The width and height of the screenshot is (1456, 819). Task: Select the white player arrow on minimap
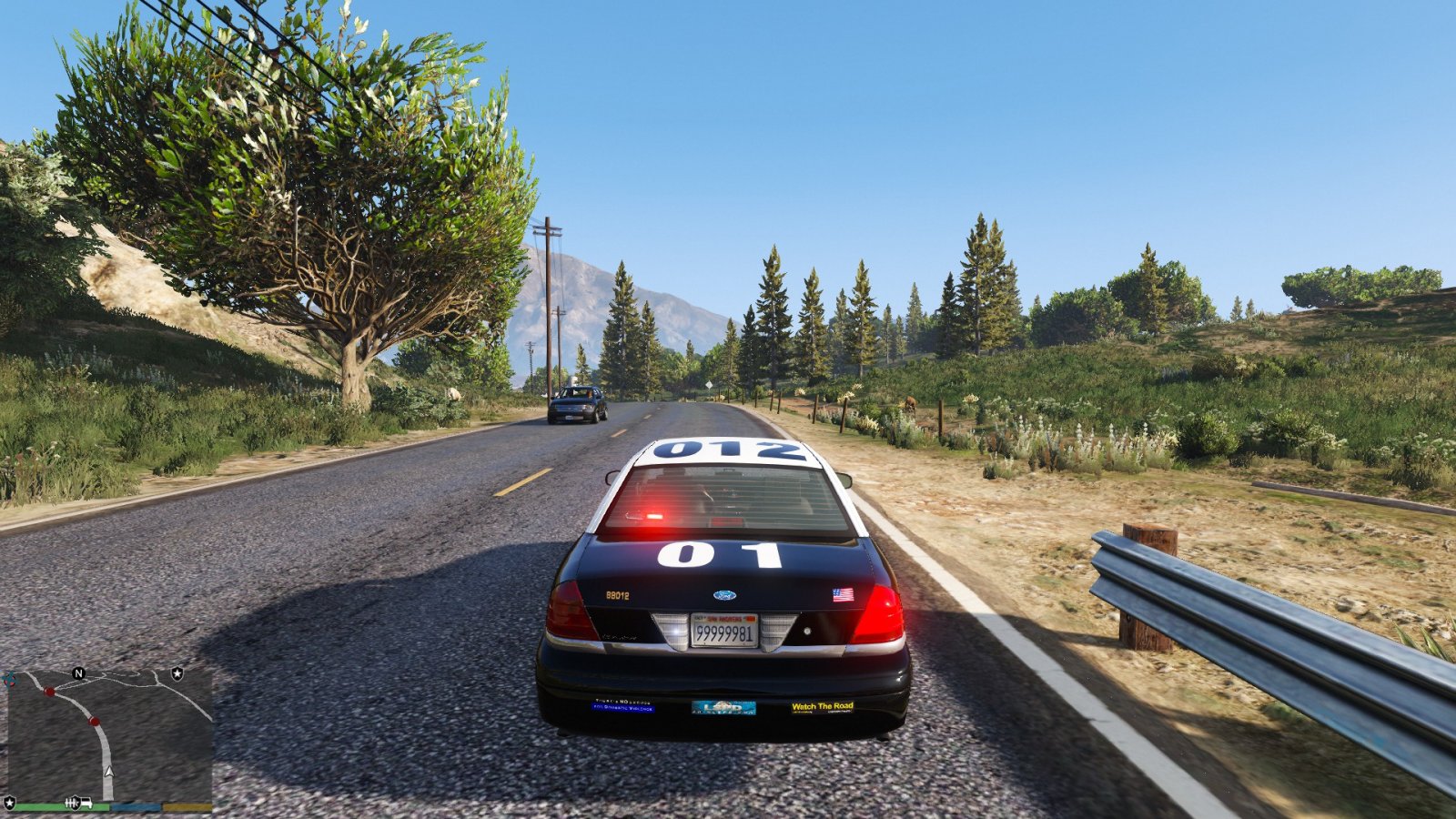[x=109, y=771]
